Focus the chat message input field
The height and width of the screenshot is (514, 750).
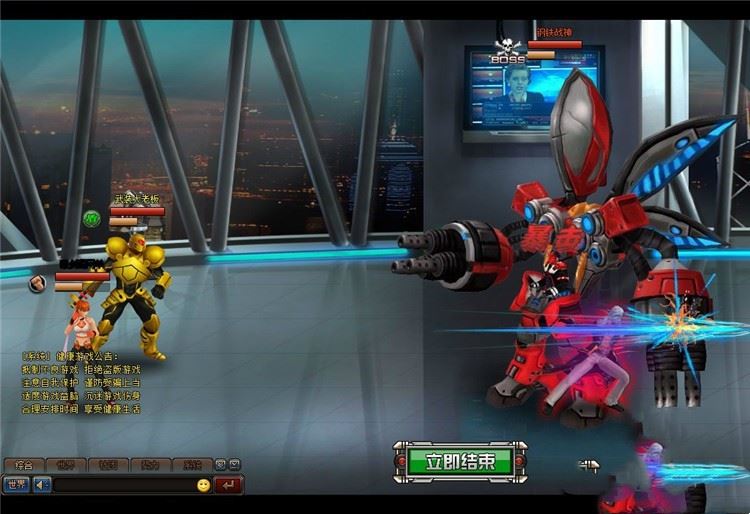(122, 485)
